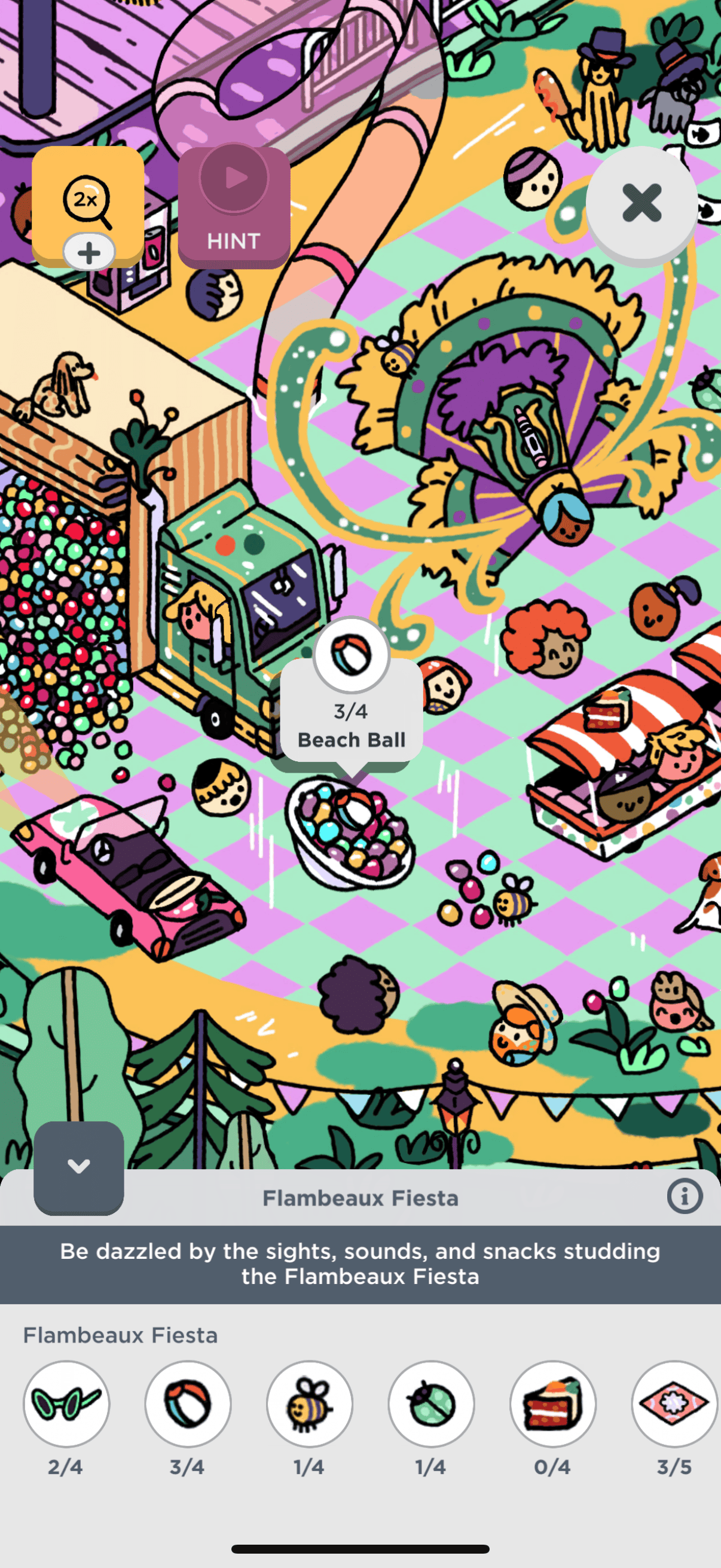Choose the bee item in the list
Viewport: 721px width, 1568px height.
[x=310, y=1403]
